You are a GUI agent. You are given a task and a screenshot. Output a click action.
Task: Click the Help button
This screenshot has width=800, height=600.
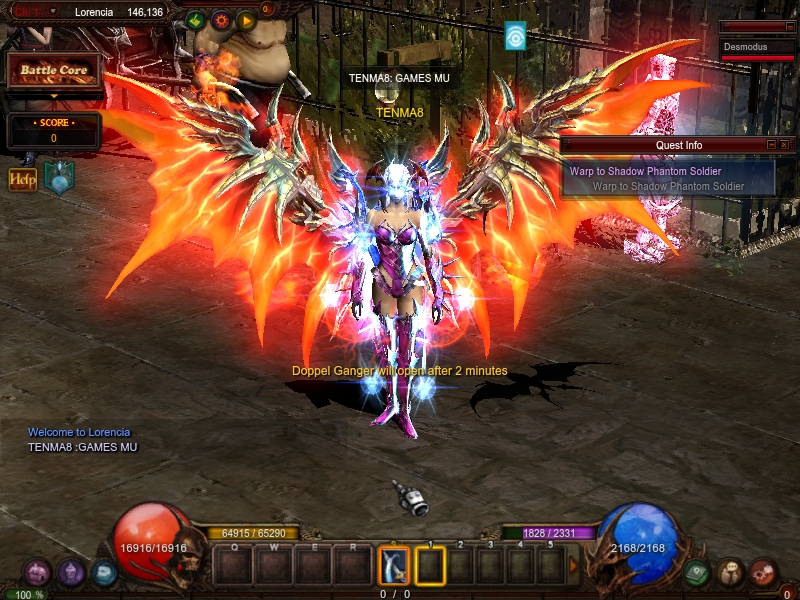22,179
